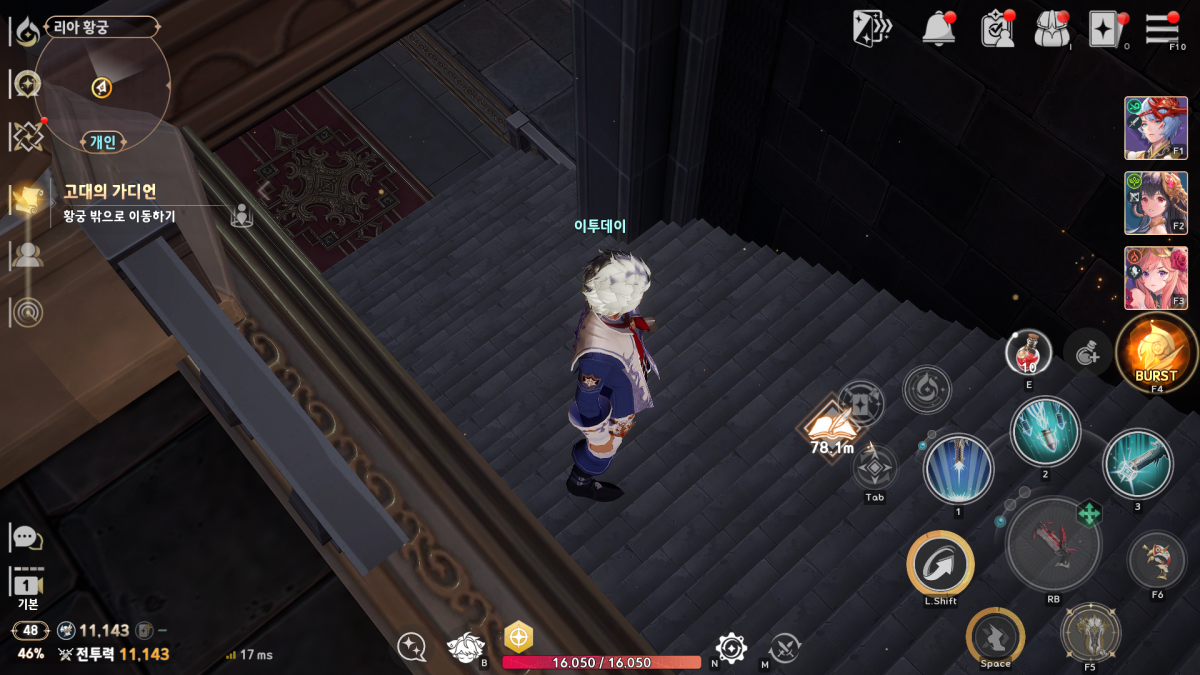The height and width of the screenshot is (675, 1200).
Task: Activate the L.Shift dash skill
Action: click(x=940, y=565)
